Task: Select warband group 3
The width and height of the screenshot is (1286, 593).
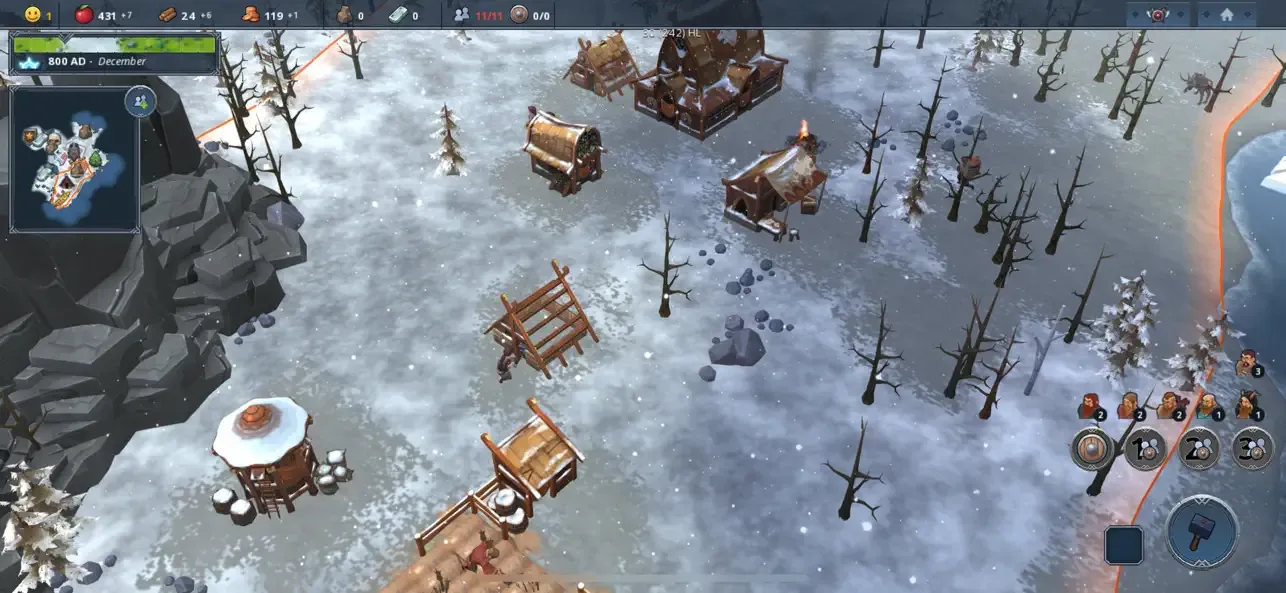Action: tap(1252, 448)
